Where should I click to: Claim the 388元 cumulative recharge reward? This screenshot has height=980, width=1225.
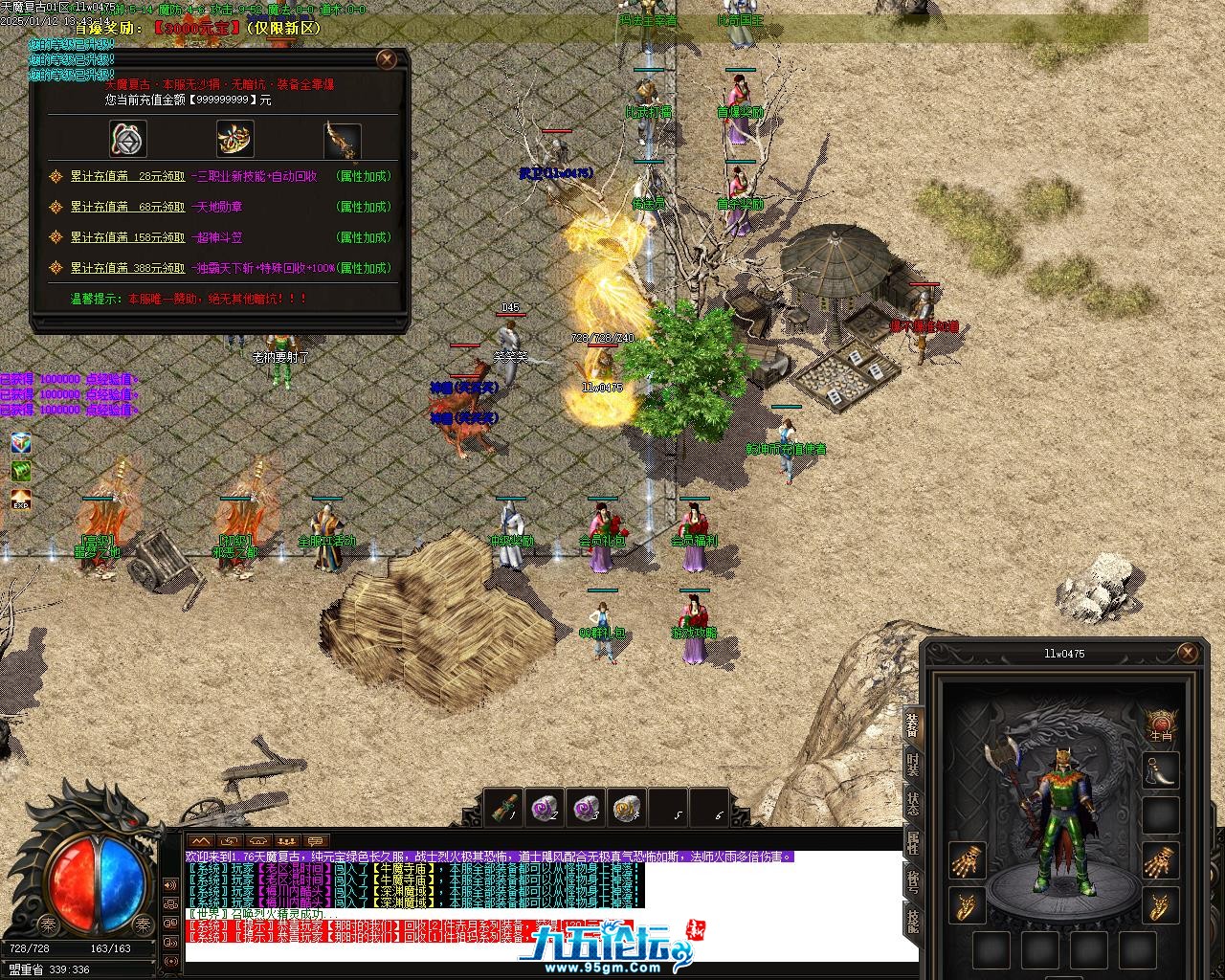(x=128, y=269)
